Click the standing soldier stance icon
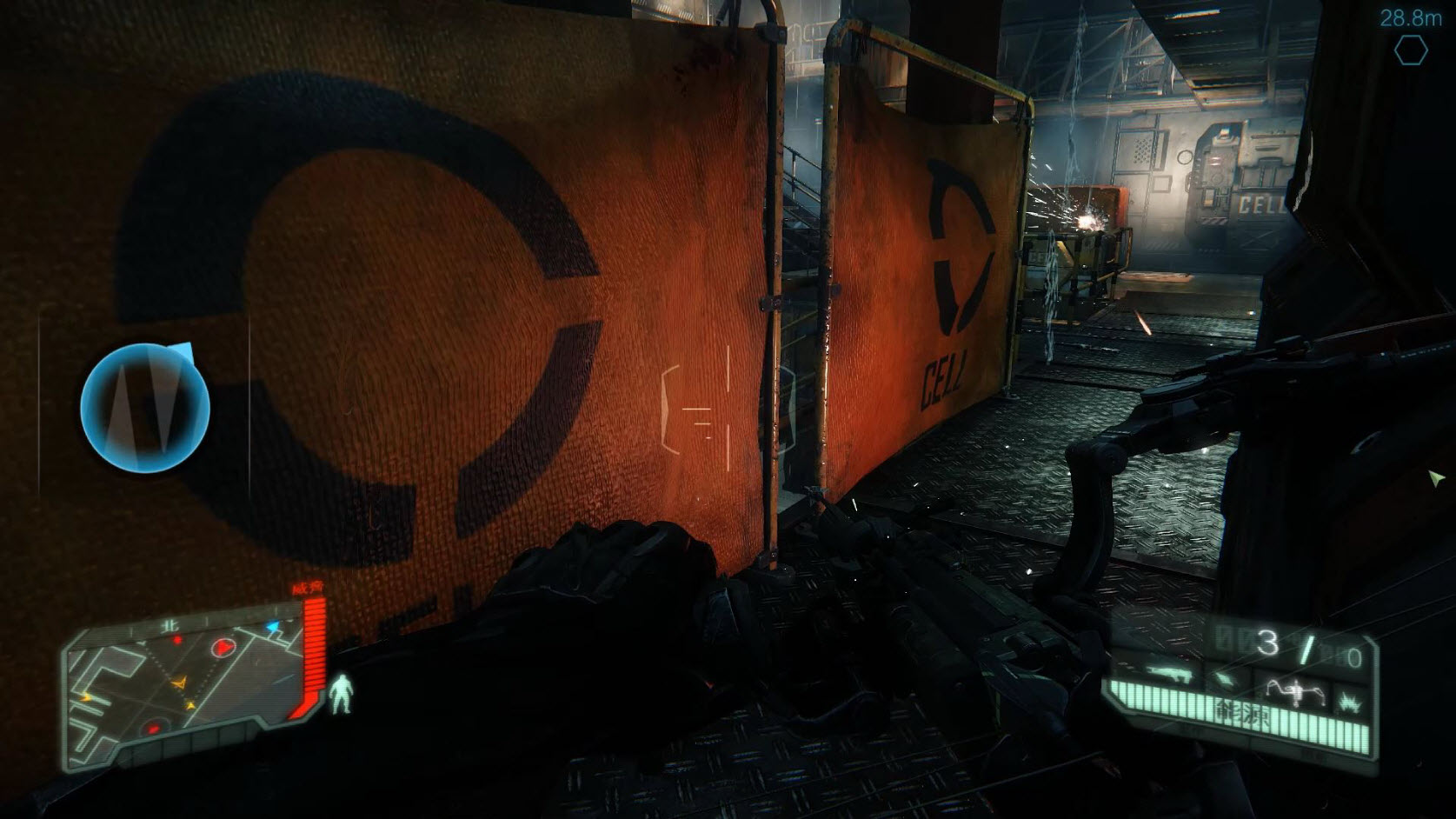The height and width of the screenshot is (819, 1456). (341, 694)
